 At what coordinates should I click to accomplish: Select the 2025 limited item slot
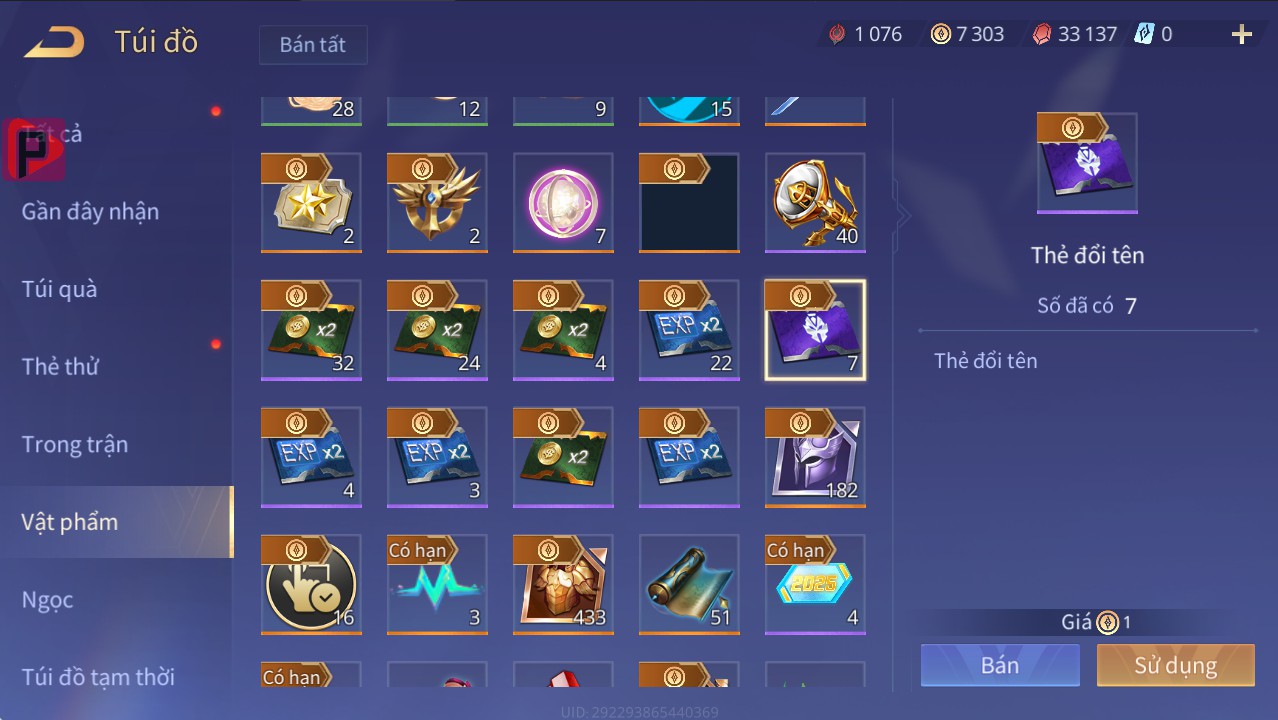(815, 584)
